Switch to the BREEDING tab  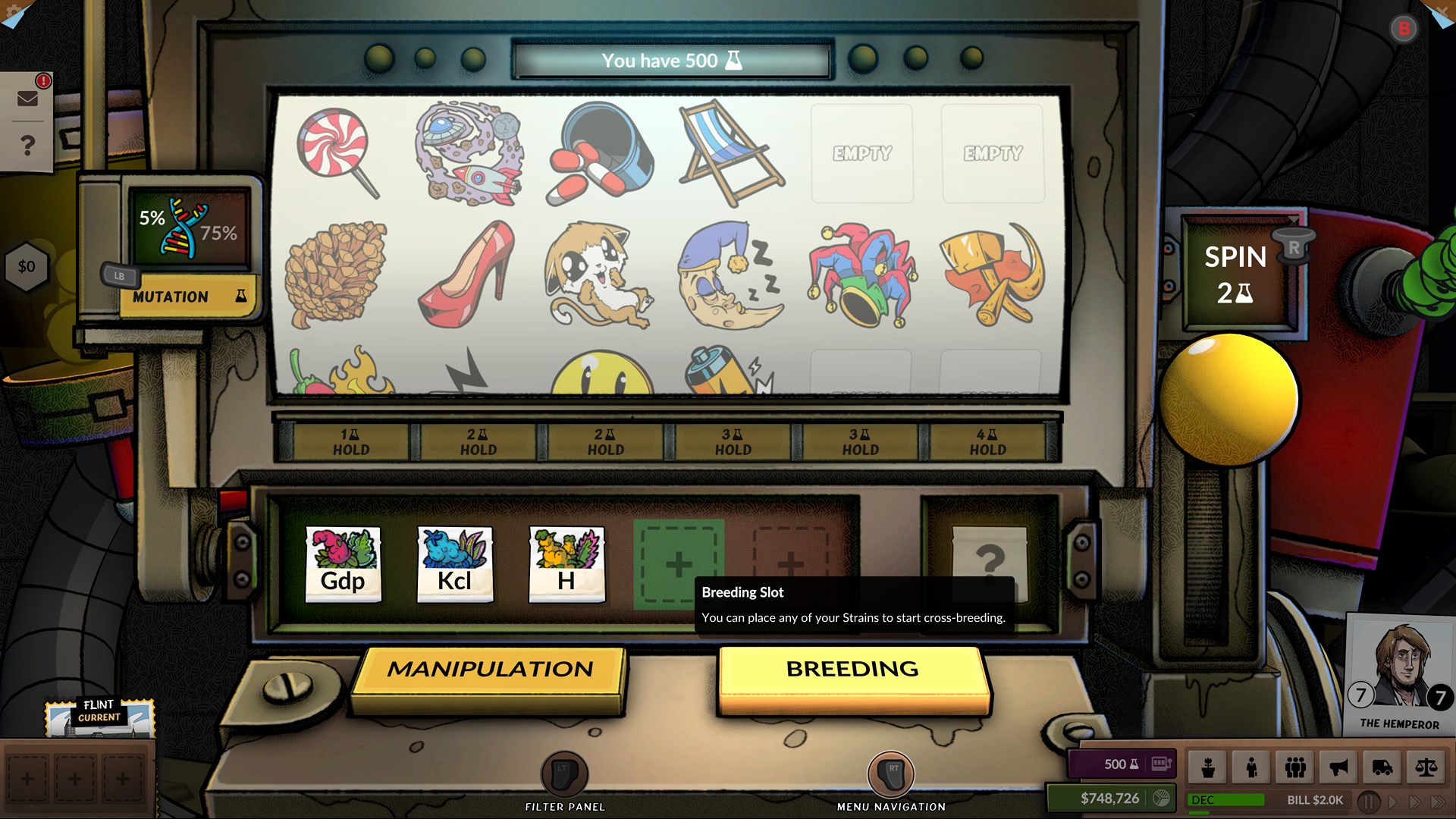pyautogui.click(x=851, y=670)
